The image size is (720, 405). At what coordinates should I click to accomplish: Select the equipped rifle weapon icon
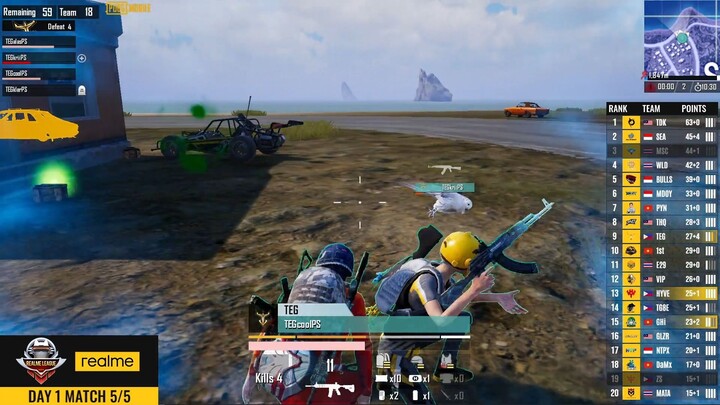pos(331,388)
